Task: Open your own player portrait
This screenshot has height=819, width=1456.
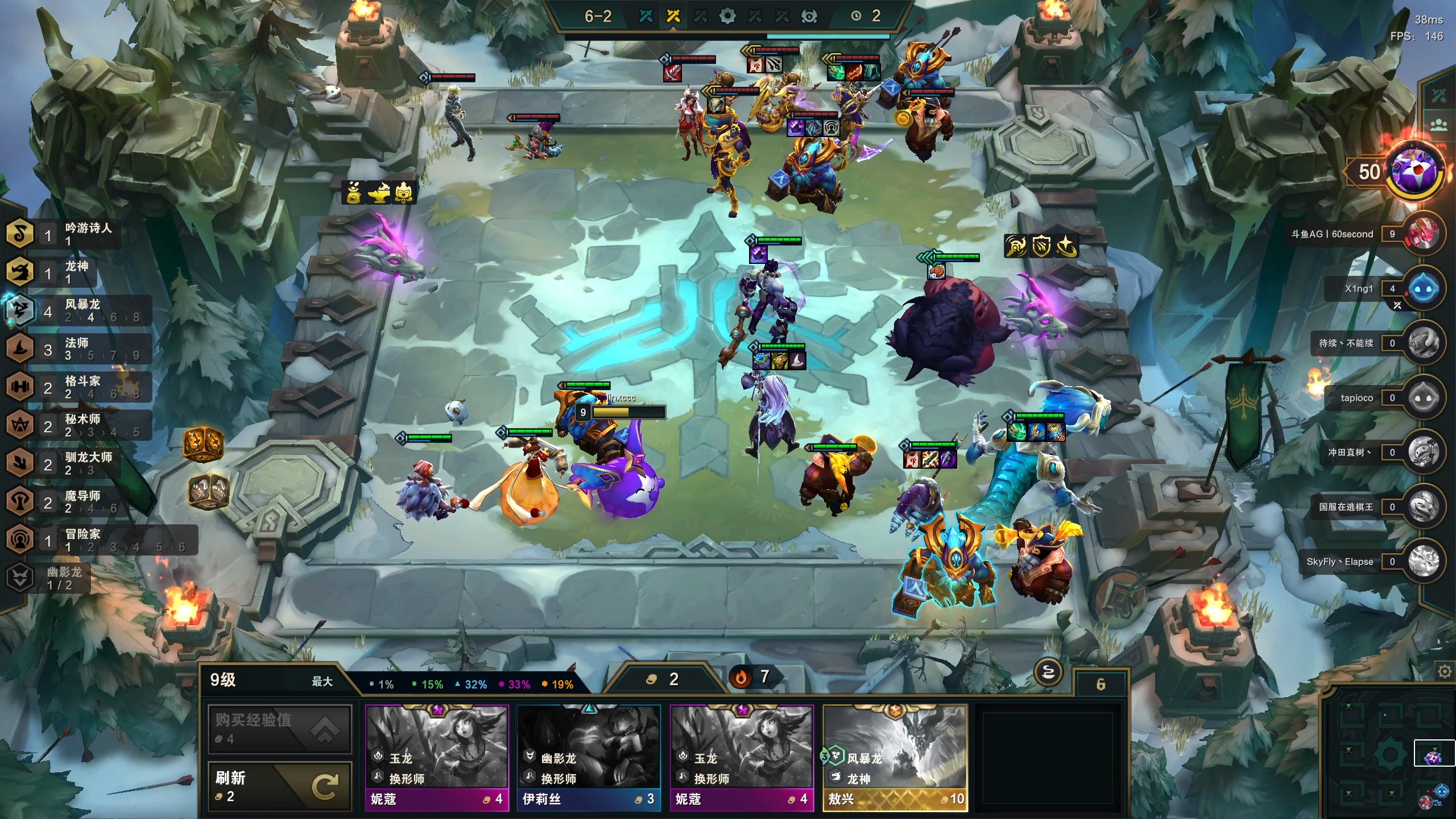Action: pyautogui.click(x=1413, y=171)
